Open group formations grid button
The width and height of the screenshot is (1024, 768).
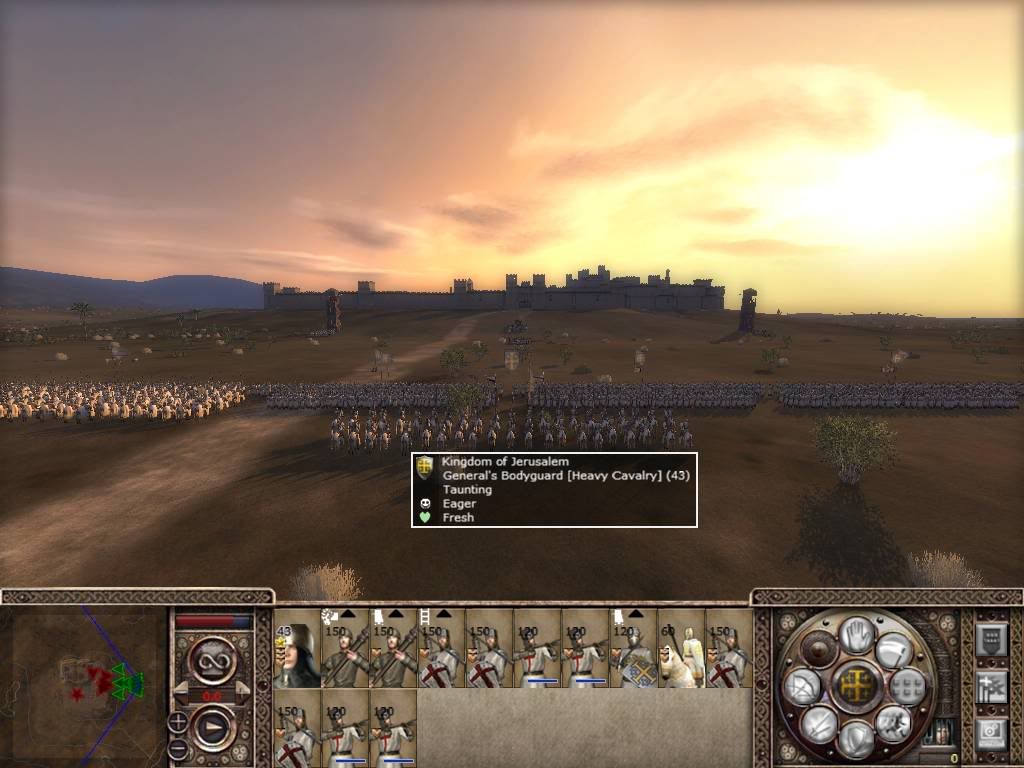[x=909, y=686]
